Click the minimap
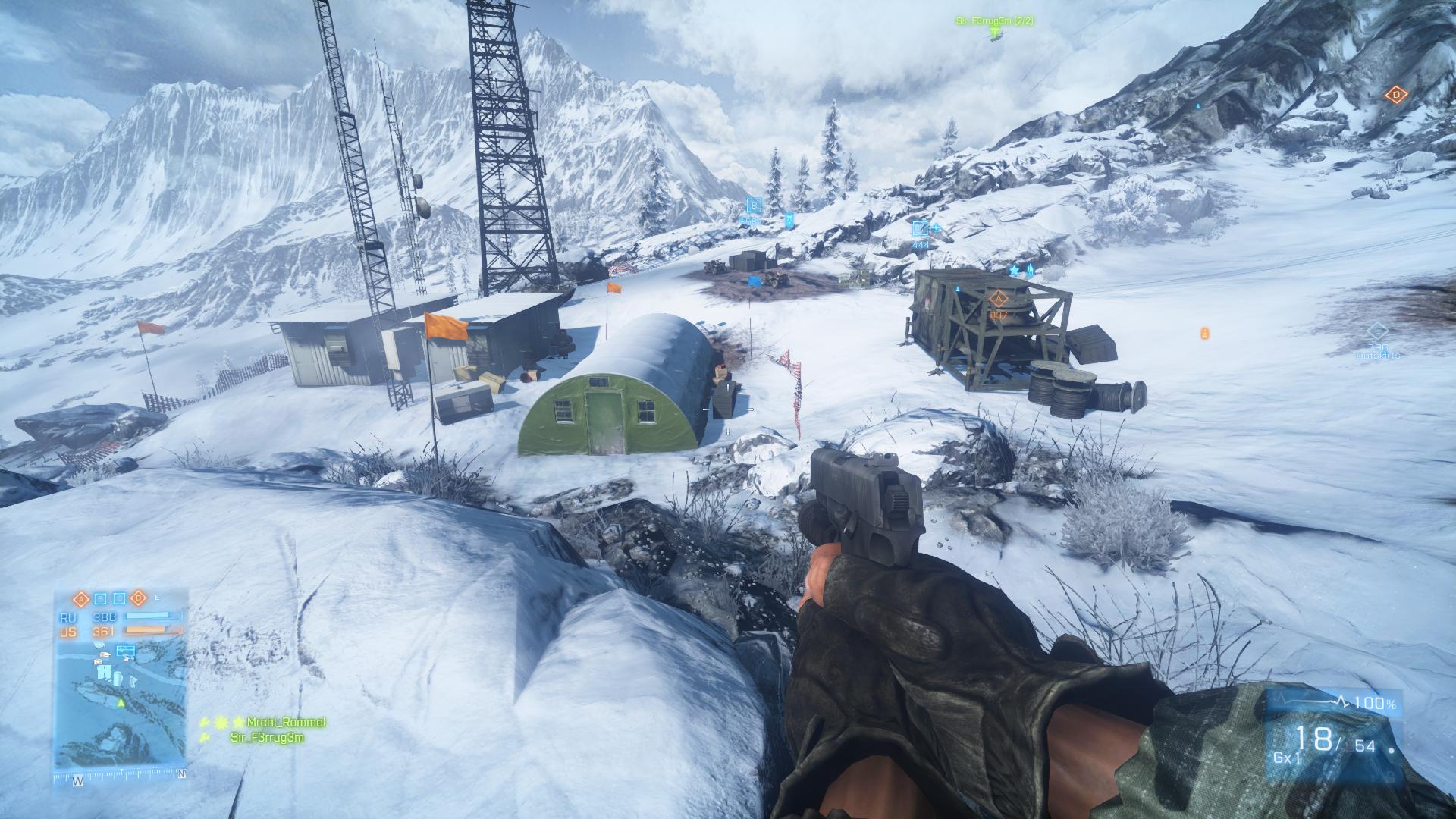The width and height of the screenshot is (1456, 819). (120, 704)
